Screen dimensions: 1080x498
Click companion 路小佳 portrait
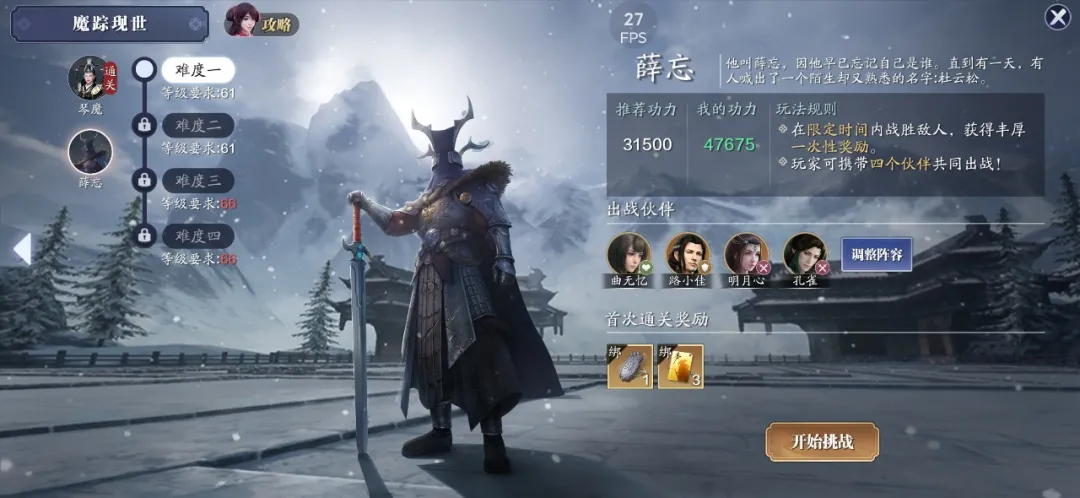(688, 254)
